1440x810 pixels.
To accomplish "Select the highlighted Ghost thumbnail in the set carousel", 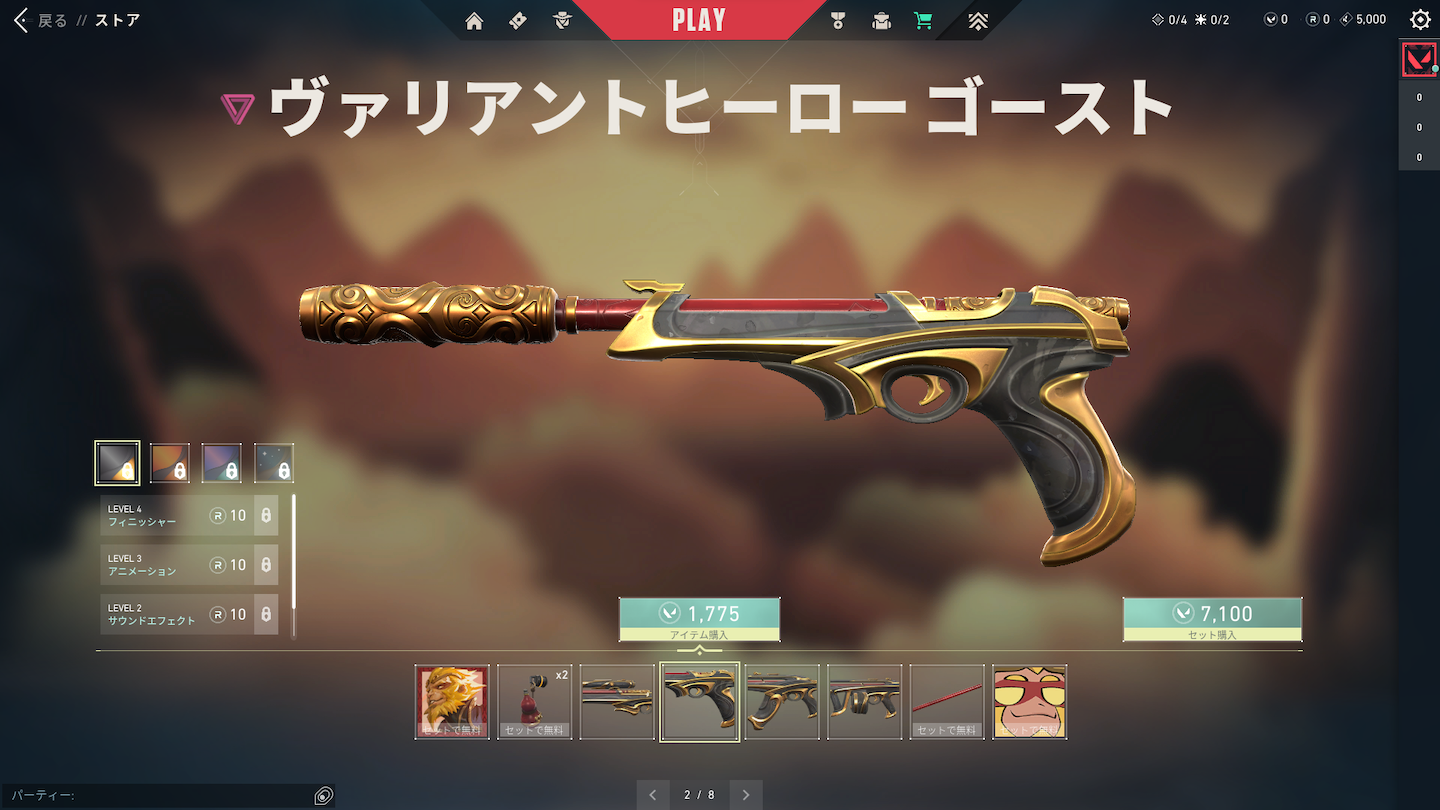I will pyautogui.click(x=699, y=701).
